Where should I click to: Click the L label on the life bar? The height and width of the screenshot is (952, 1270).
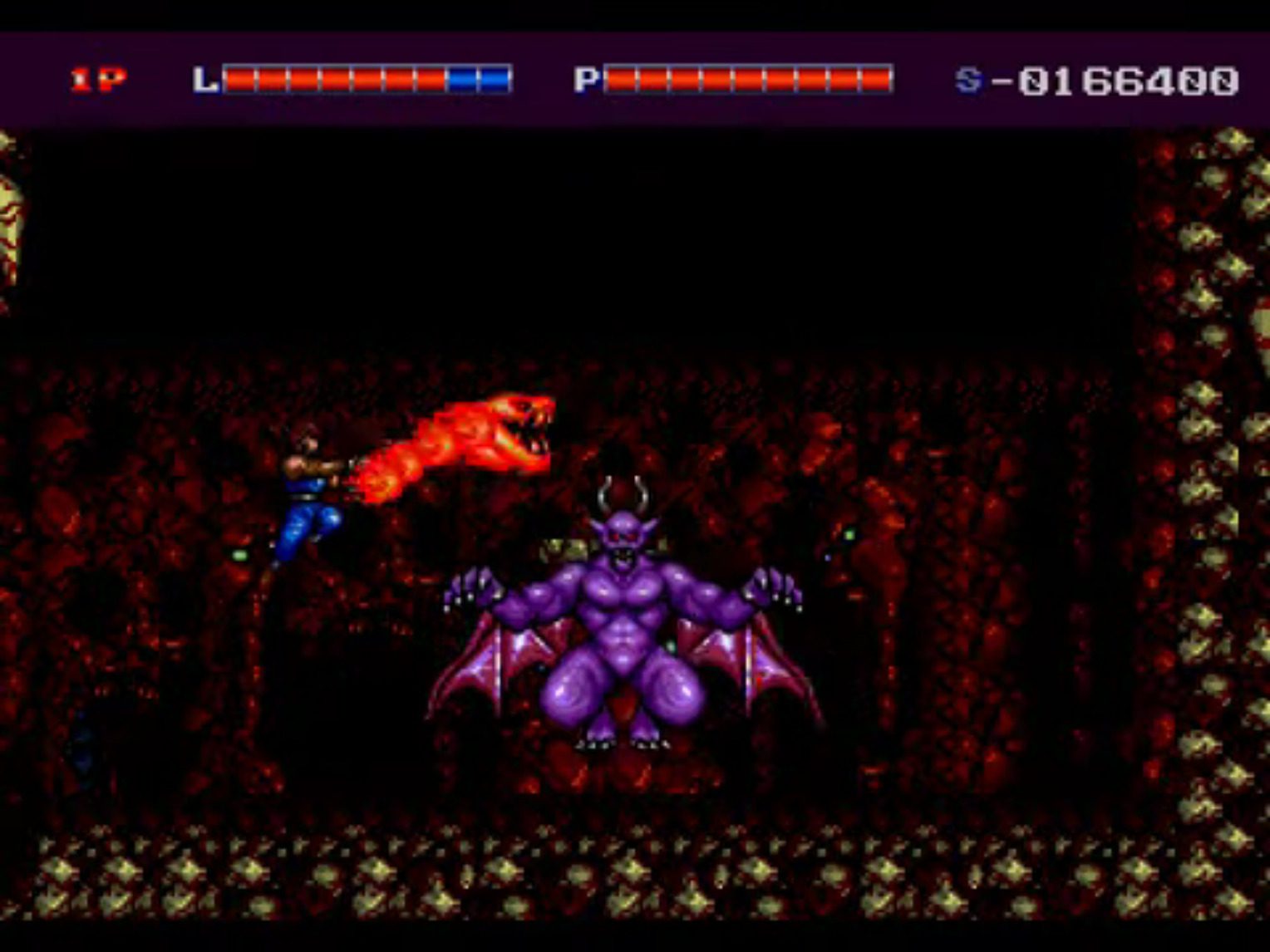206,79
